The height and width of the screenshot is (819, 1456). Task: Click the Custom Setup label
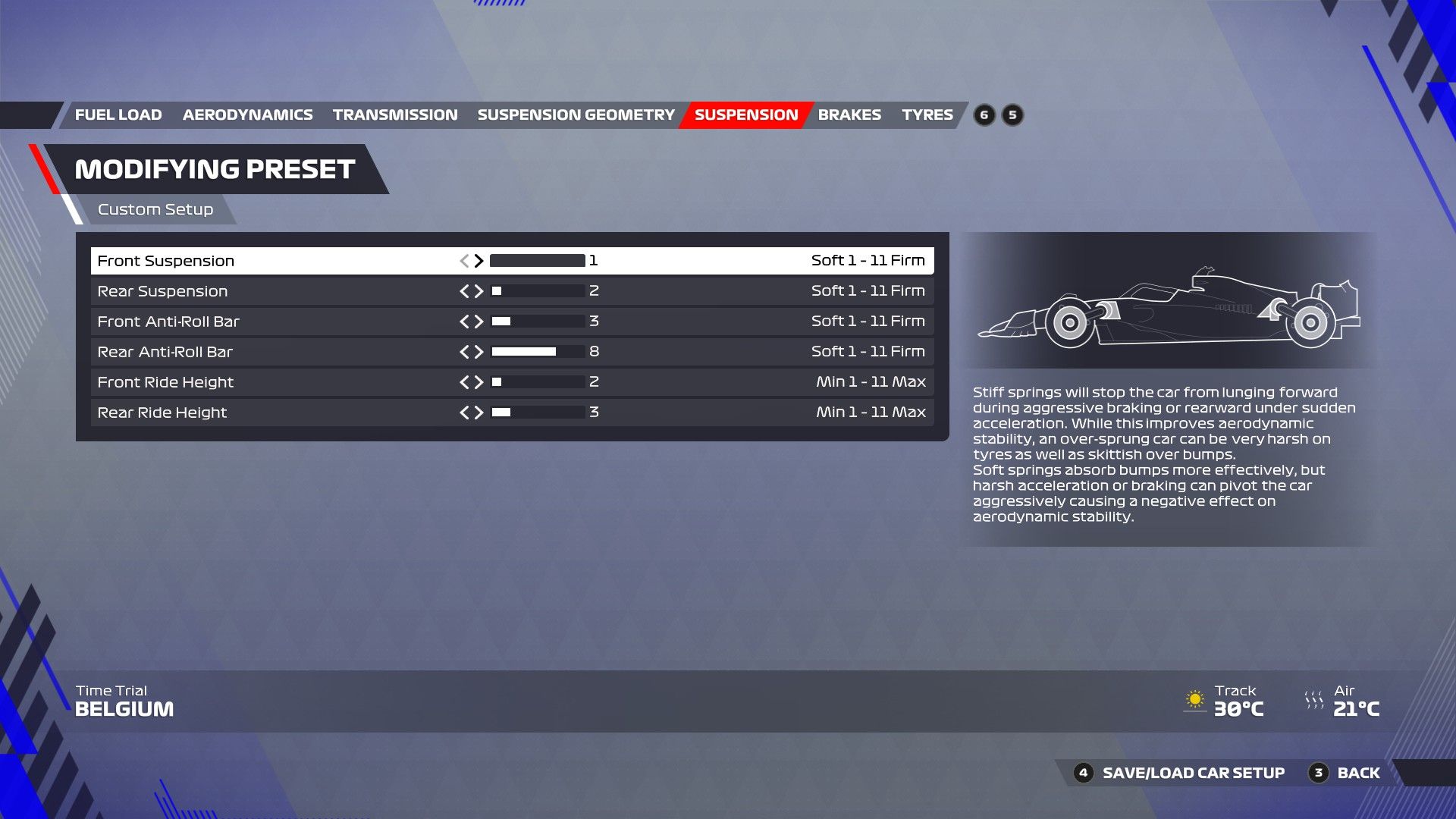pyautogui.click(x=155, y=209)
